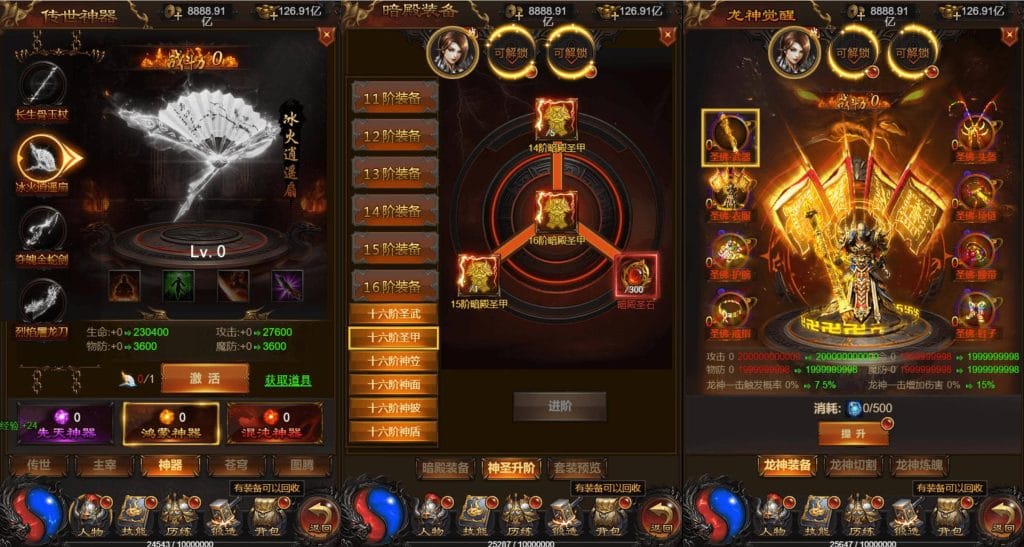Image resolution: width=1024 pixels, height=547 pixels.
Task: Open the 获取道具 link
Action: click(287, 380)
